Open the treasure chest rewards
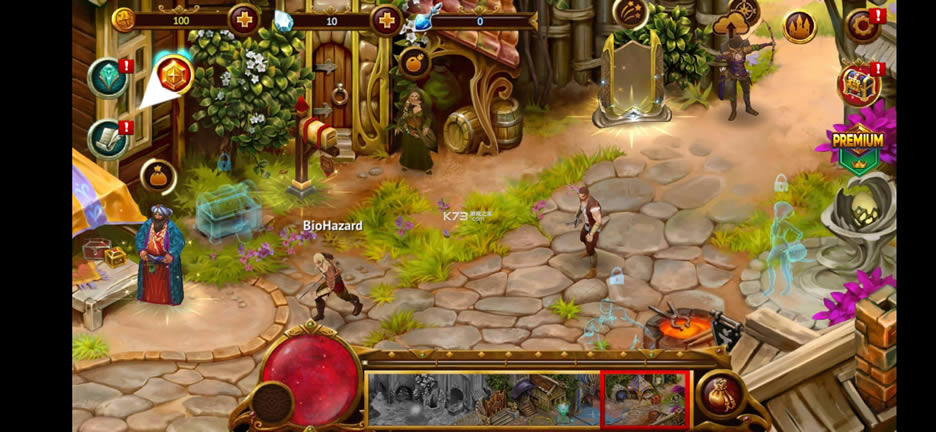Screen dimensions: 936x432 pyautogui.click(x=859, y=85)
